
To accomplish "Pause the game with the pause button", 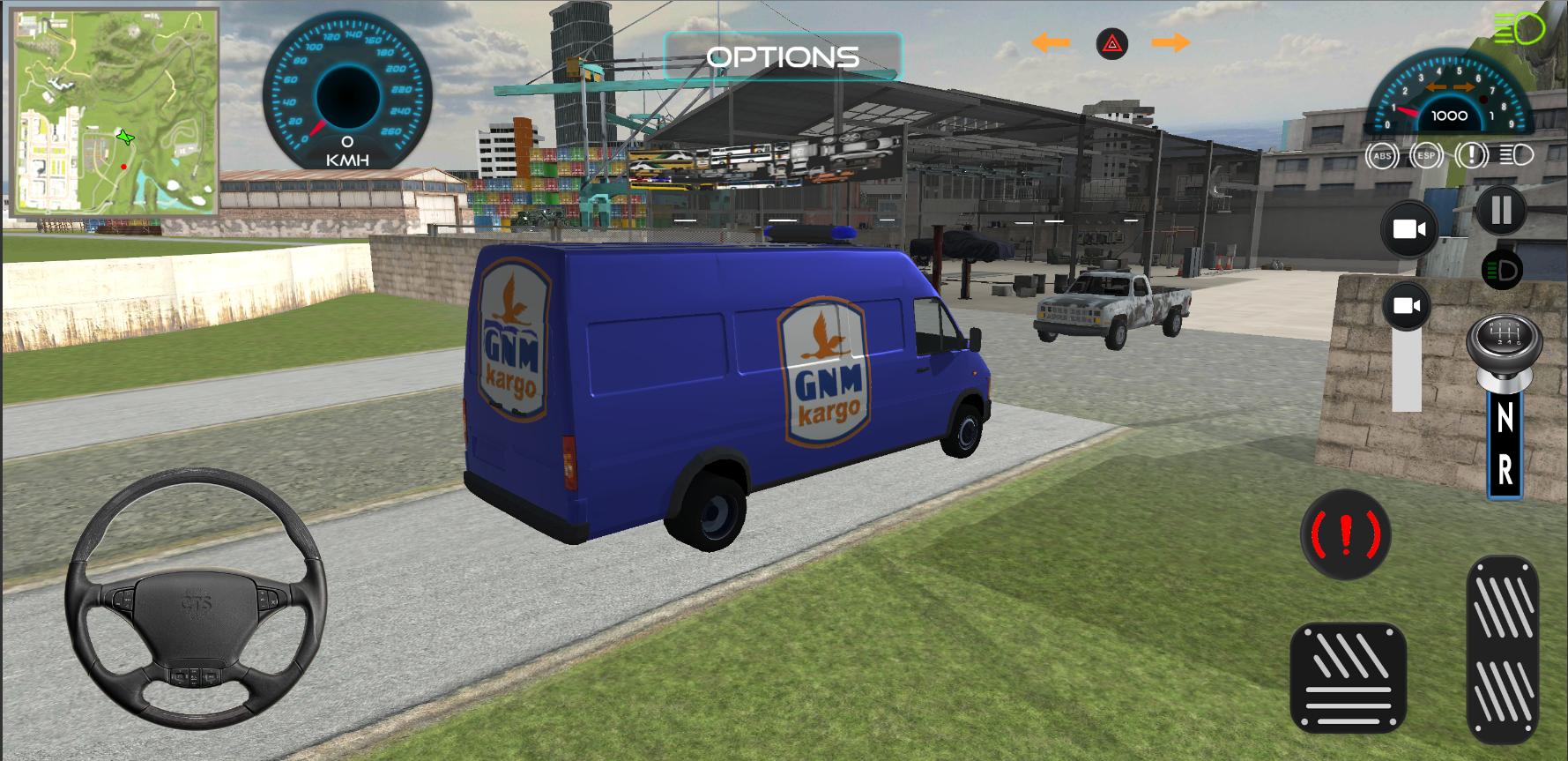I will (1500, 211).
